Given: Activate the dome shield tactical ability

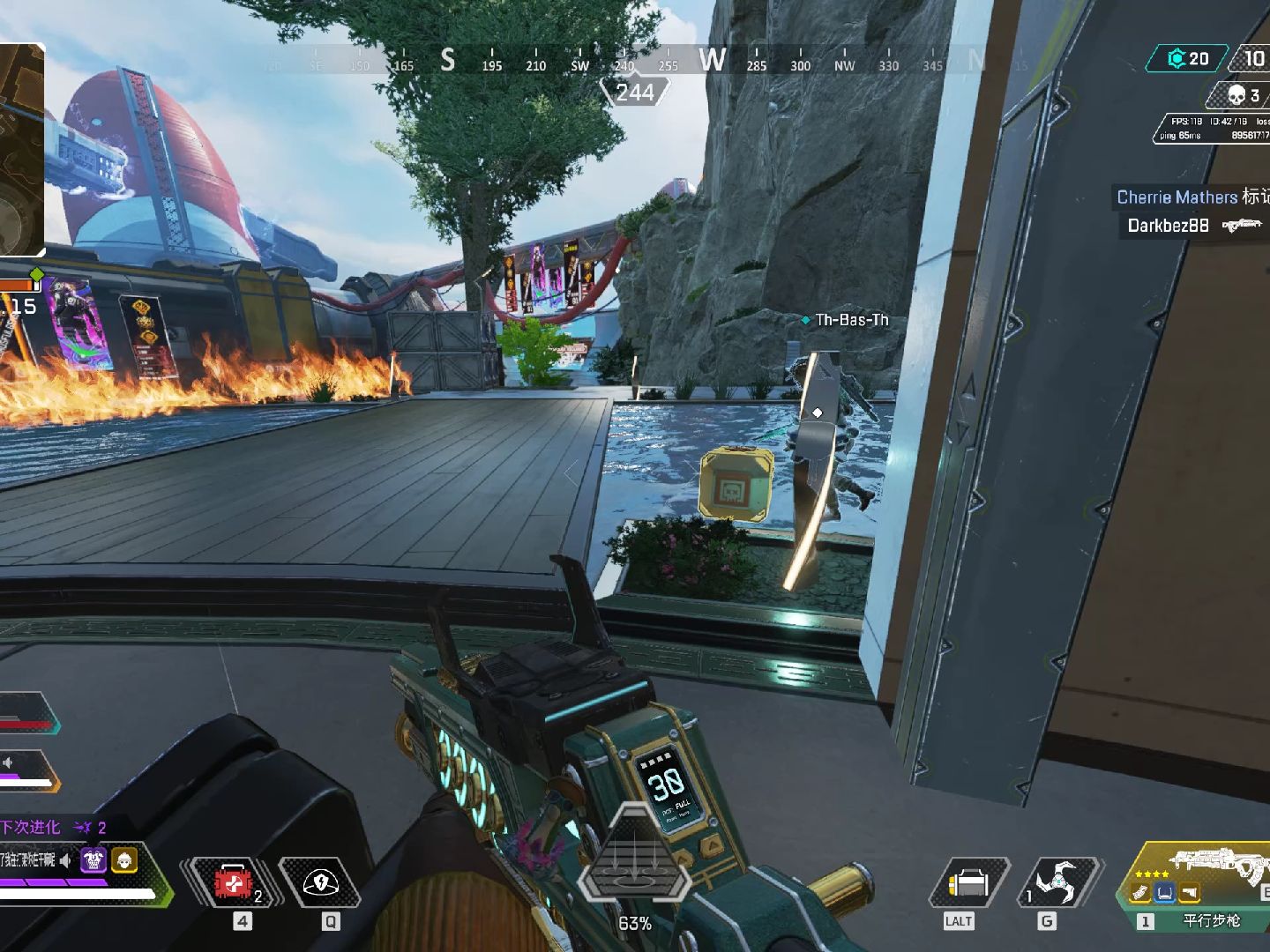Looking at the screenshot, I should pos(320,882).
